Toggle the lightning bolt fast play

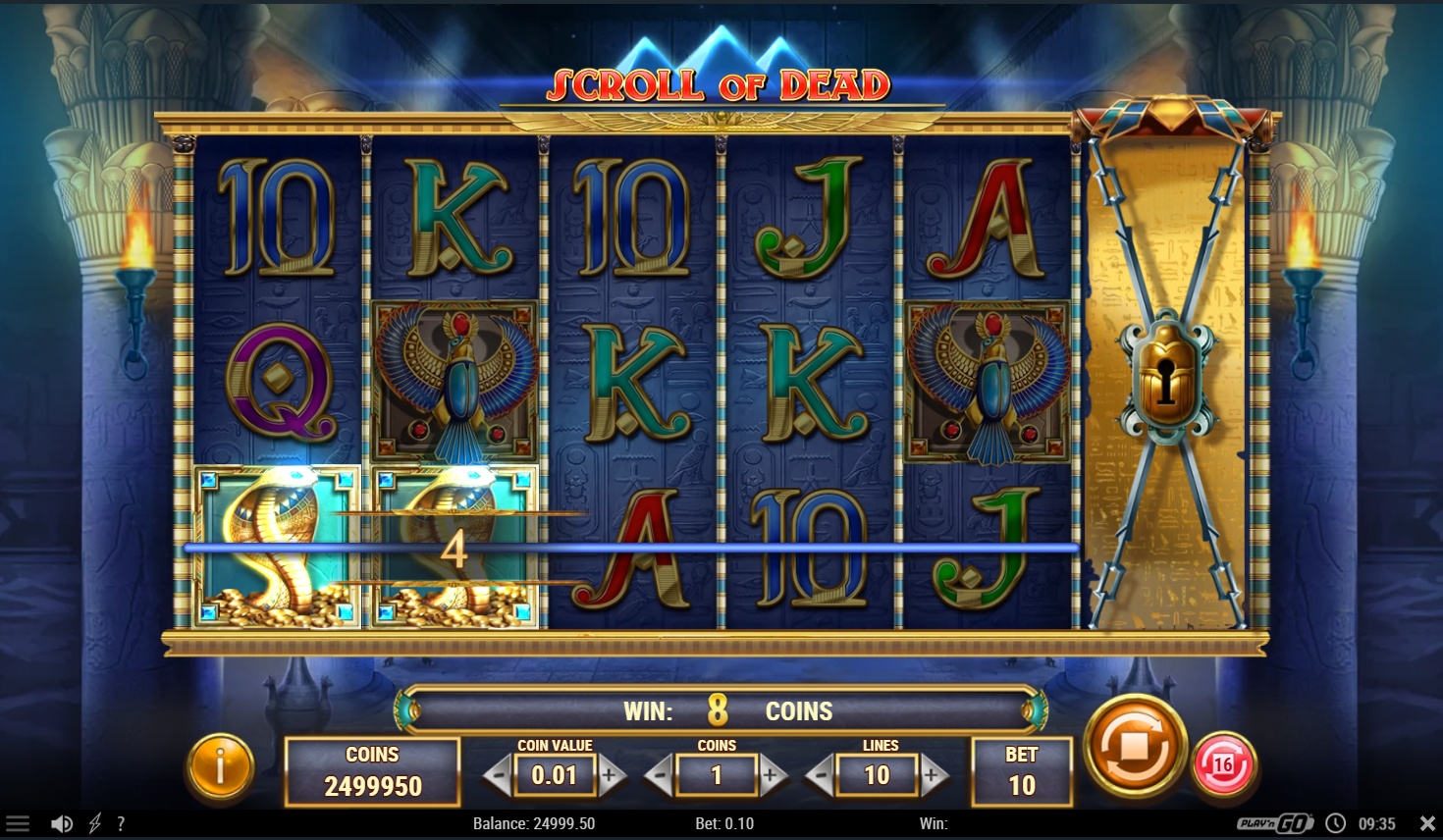point(95,823)
